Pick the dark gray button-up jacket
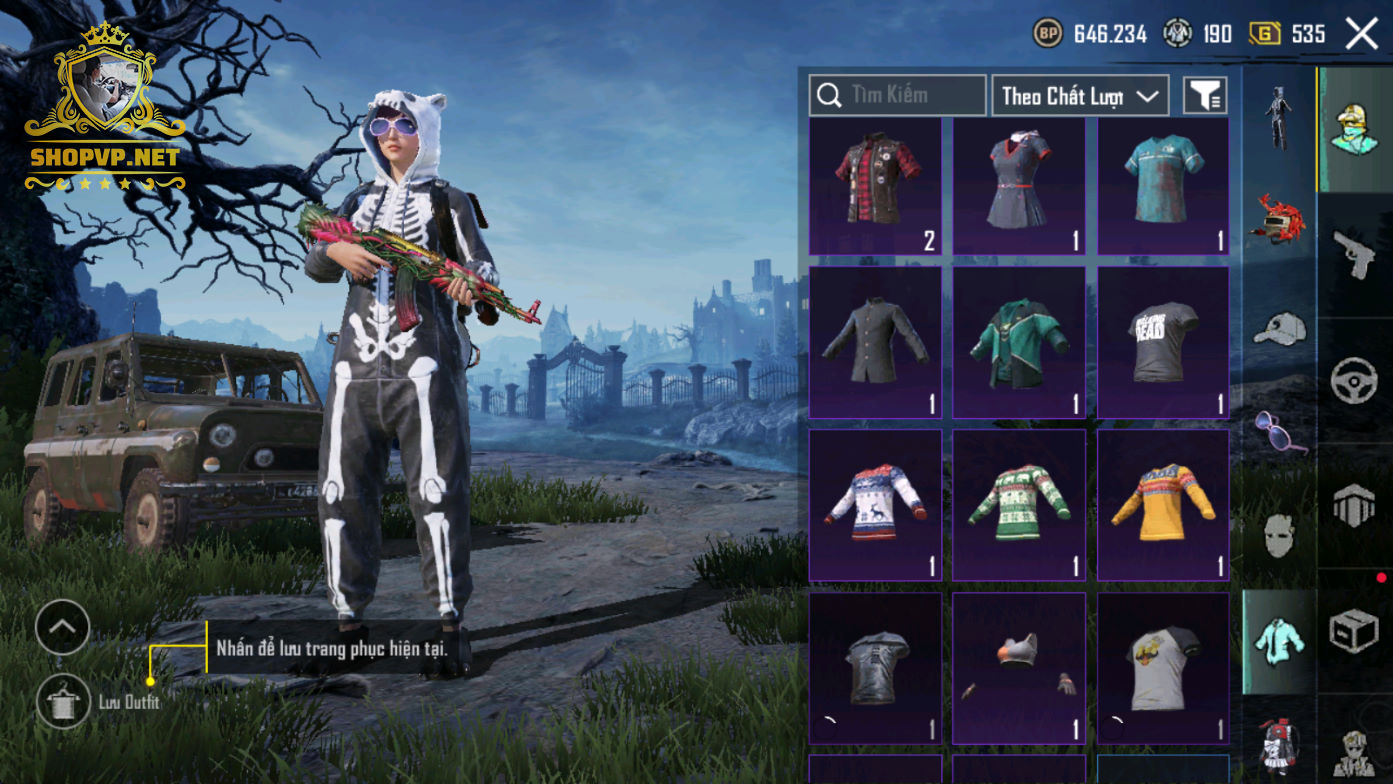The image size is (1393, 784). [x=875, y=342]
